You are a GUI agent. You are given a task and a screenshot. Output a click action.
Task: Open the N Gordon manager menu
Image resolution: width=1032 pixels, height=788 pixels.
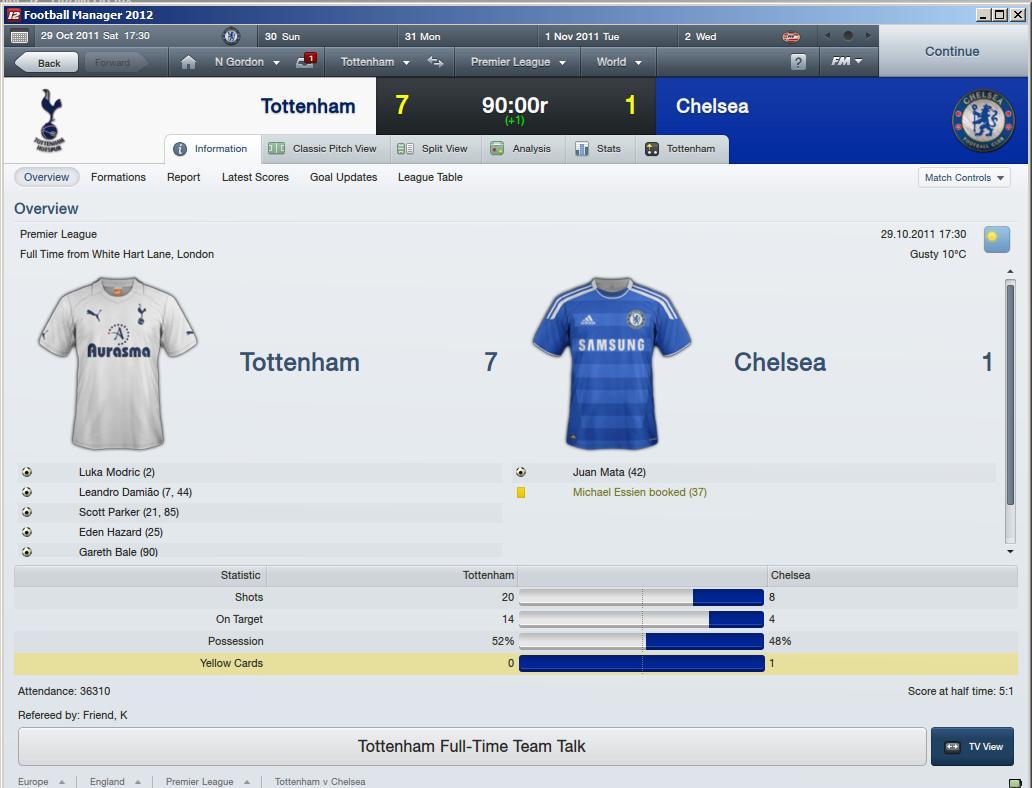[246, 62]
